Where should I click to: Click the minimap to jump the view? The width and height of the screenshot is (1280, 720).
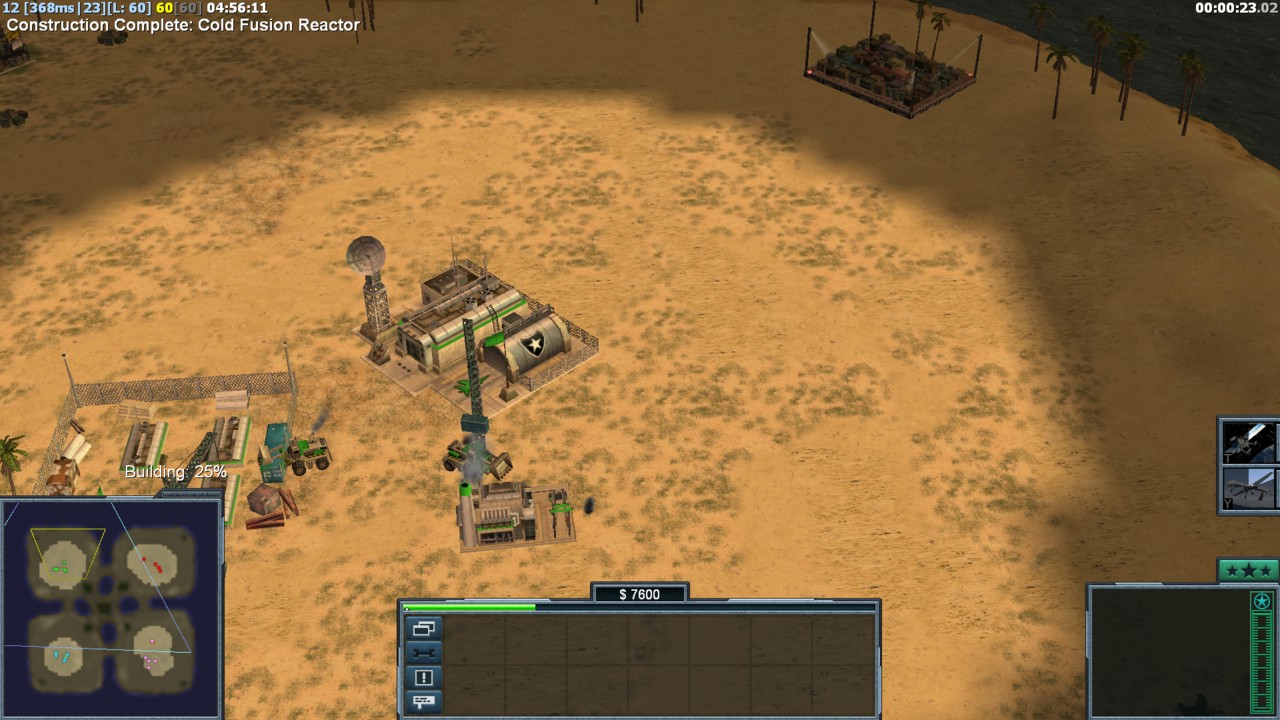click(110, 607)
